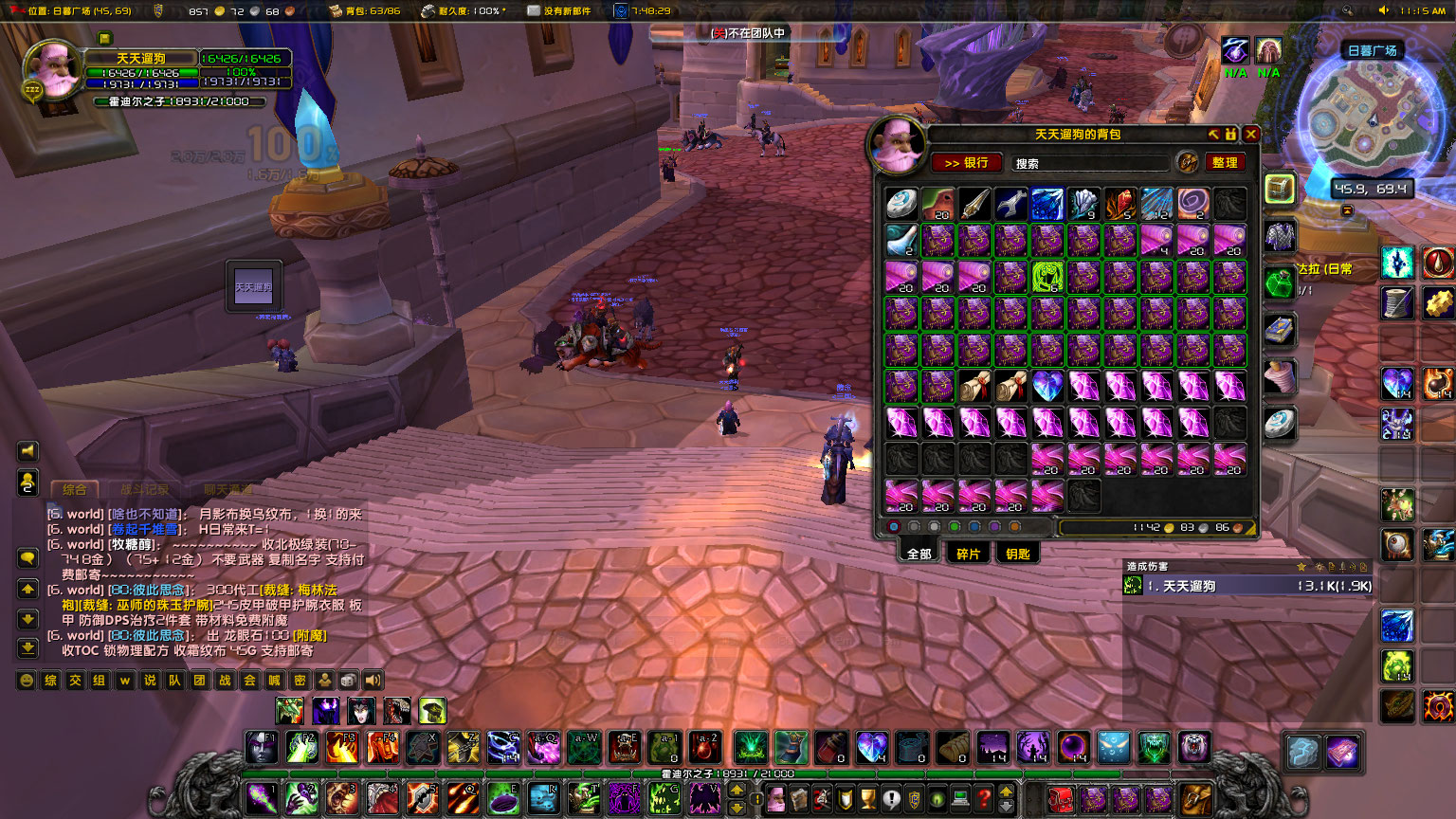Click the coin loot icon beside the 整理 button
Viewport: 1456px width, 819px height.
click(1186, 162)
